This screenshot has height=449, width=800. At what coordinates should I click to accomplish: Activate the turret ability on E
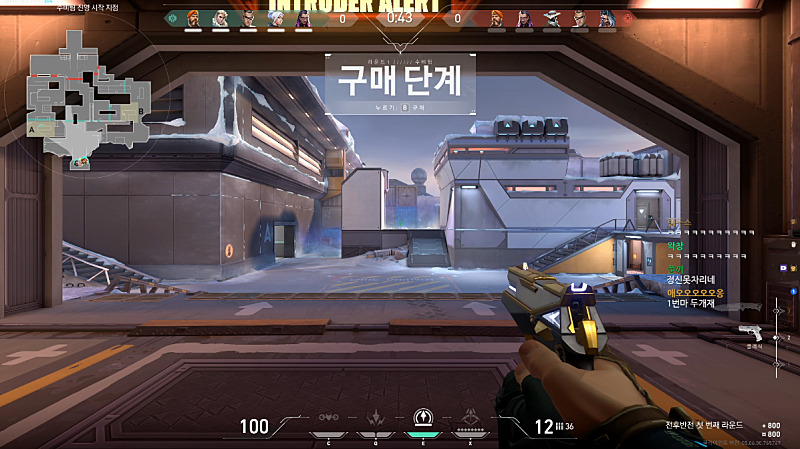point(421,419)
